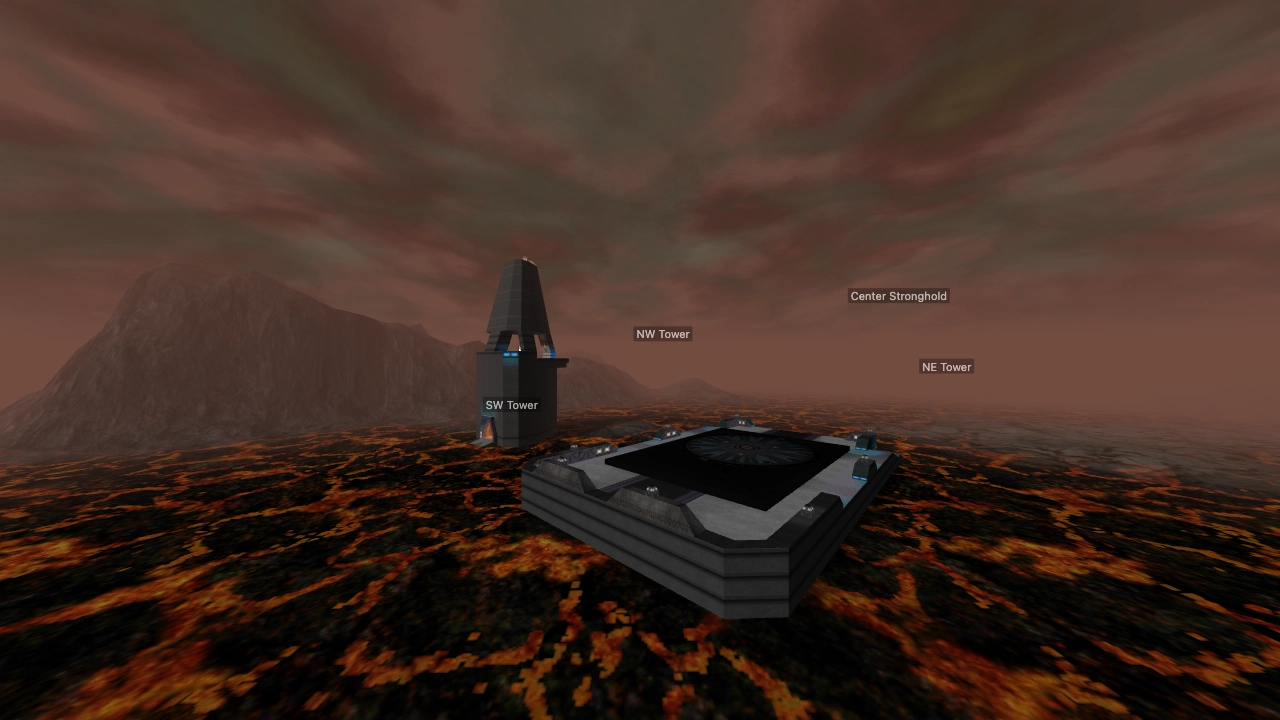This screenshot has width=1280, height=720.
Task: Select the blue light strip on SW Tower
Action: [x=510, y=352]
